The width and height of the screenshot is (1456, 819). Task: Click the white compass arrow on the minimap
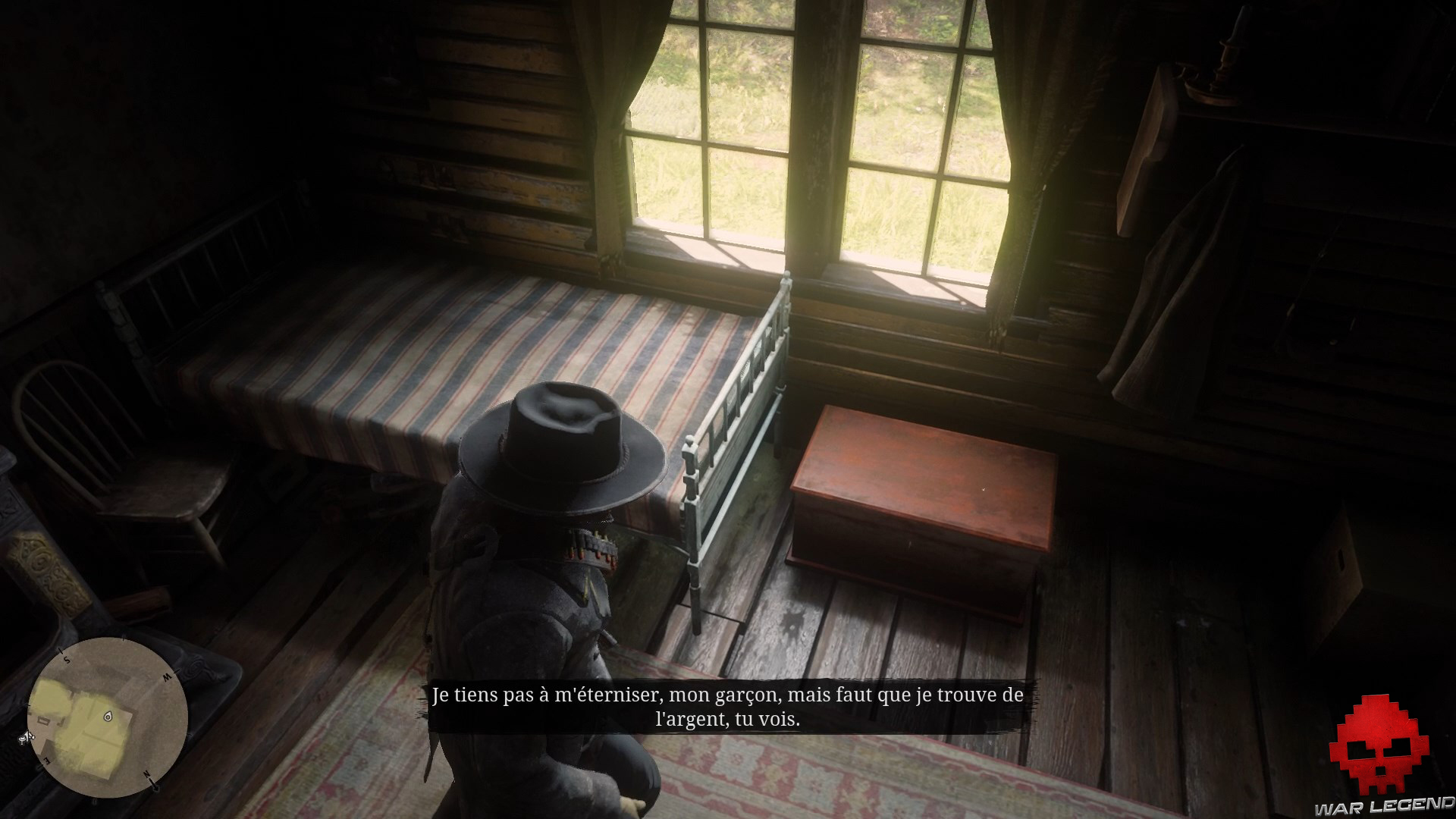[x=26, y=738]
